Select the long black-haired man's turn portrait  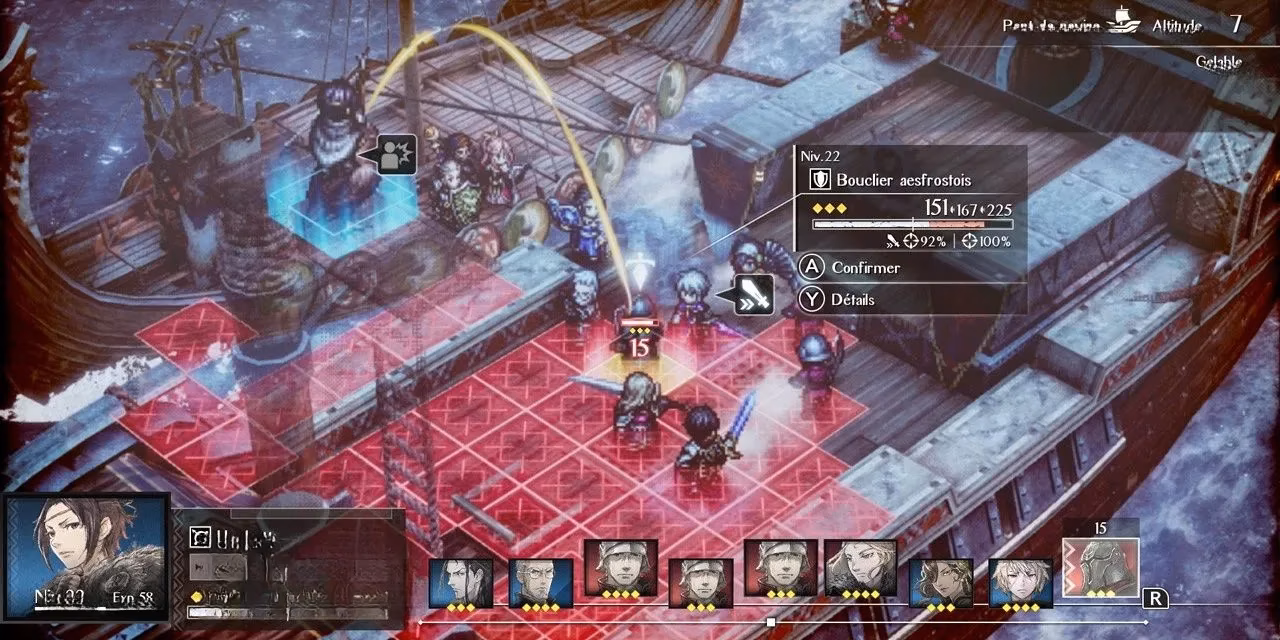(461, 580)
